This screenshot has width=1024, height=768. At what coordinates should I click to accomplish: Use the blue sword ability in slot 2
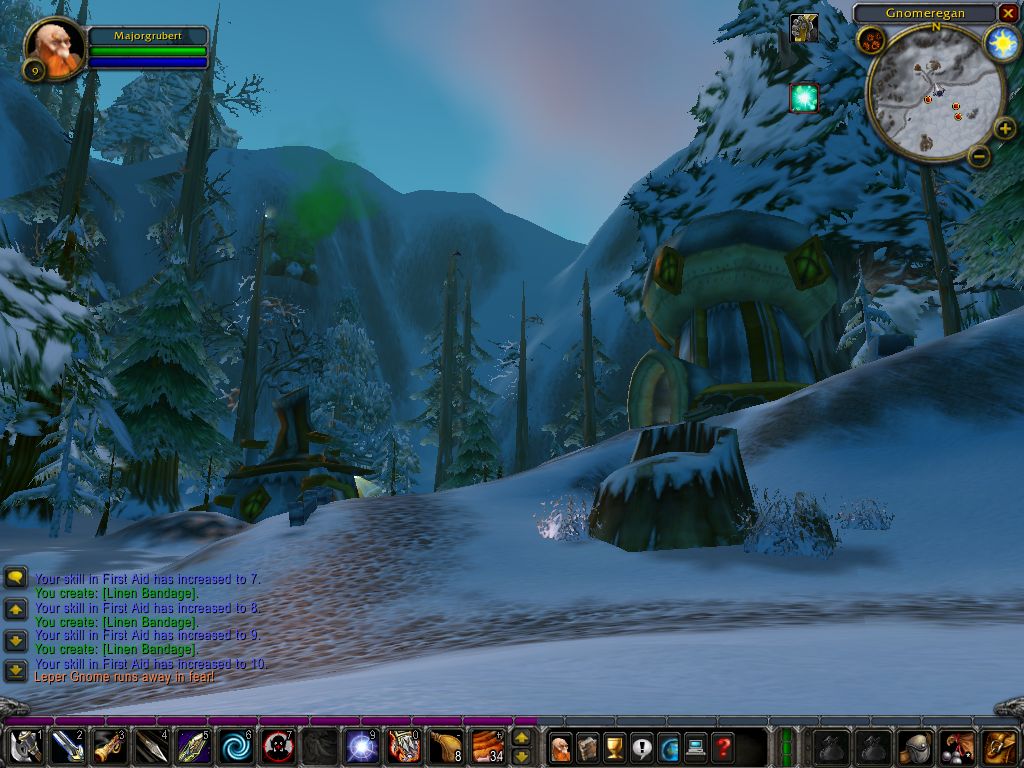click(67, 747)
